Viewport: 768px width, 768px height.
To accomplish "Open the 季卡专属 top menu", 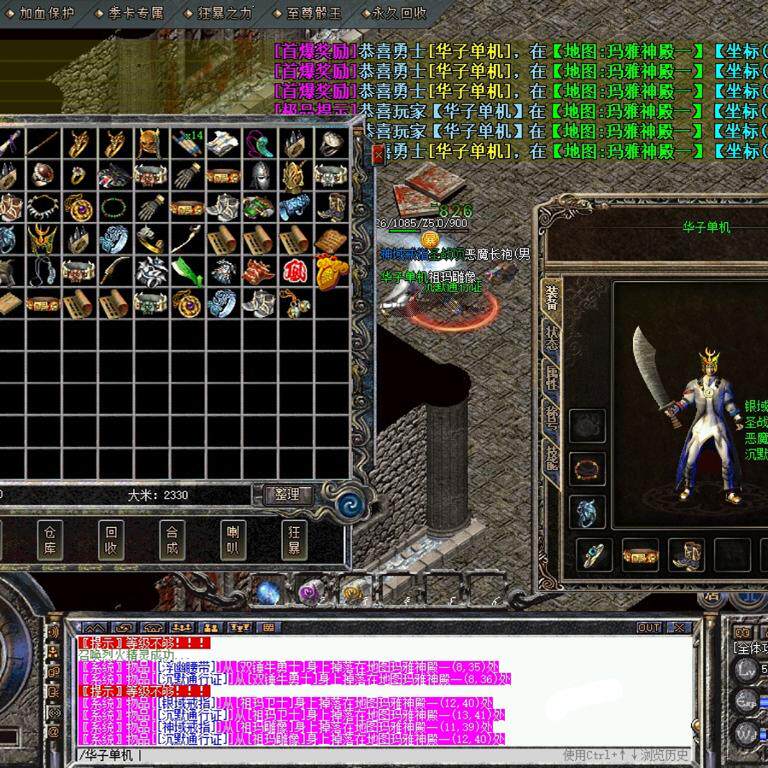I will pyautogui.click(x=136, y=13).
